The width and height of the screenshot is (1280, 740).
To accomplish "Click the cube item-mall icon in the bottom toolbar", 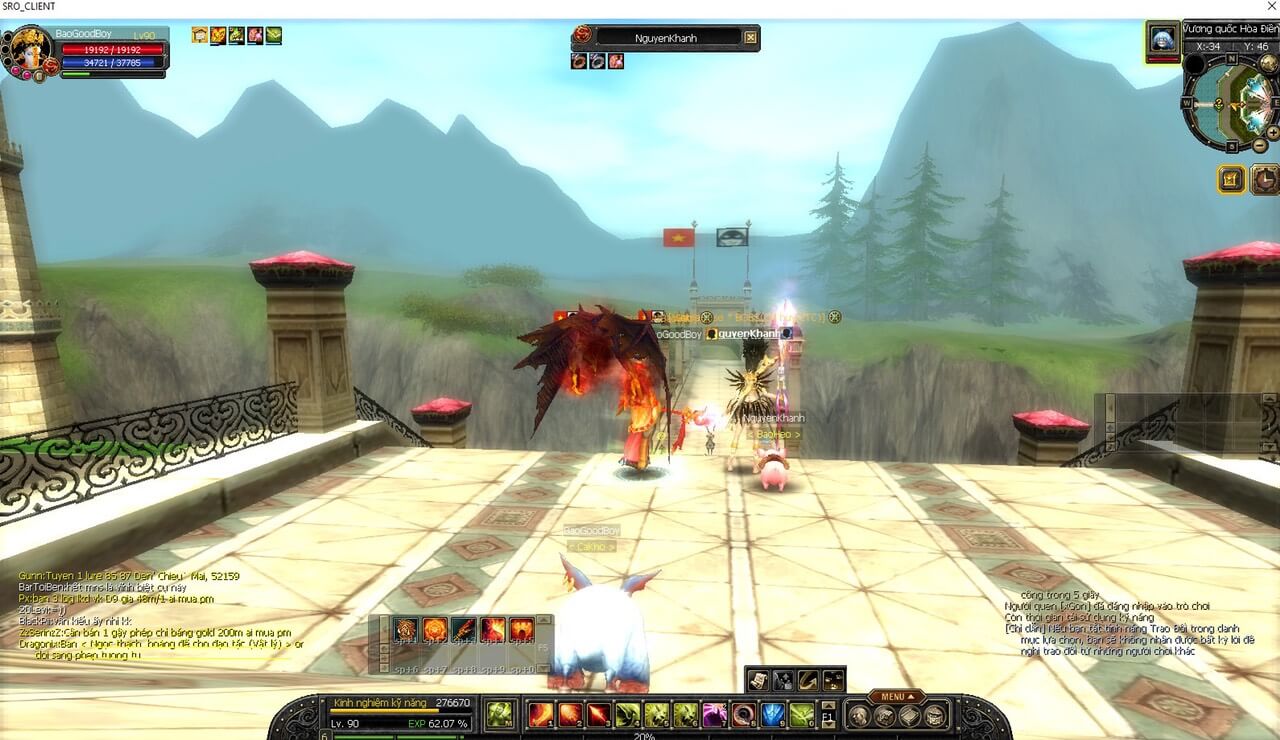I will (884, 716).
